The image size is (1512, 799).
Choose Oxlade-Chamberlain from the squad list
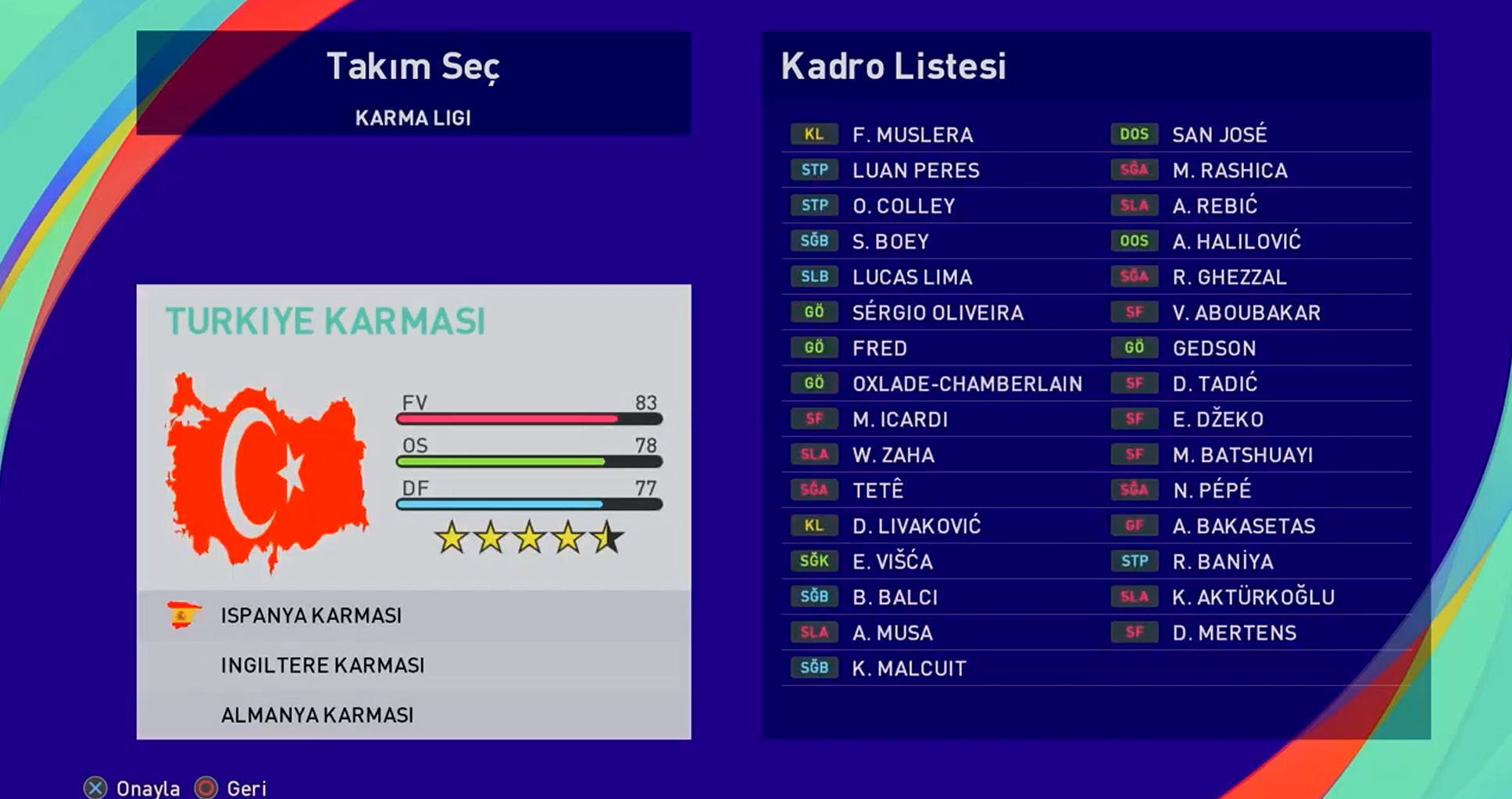967,384
